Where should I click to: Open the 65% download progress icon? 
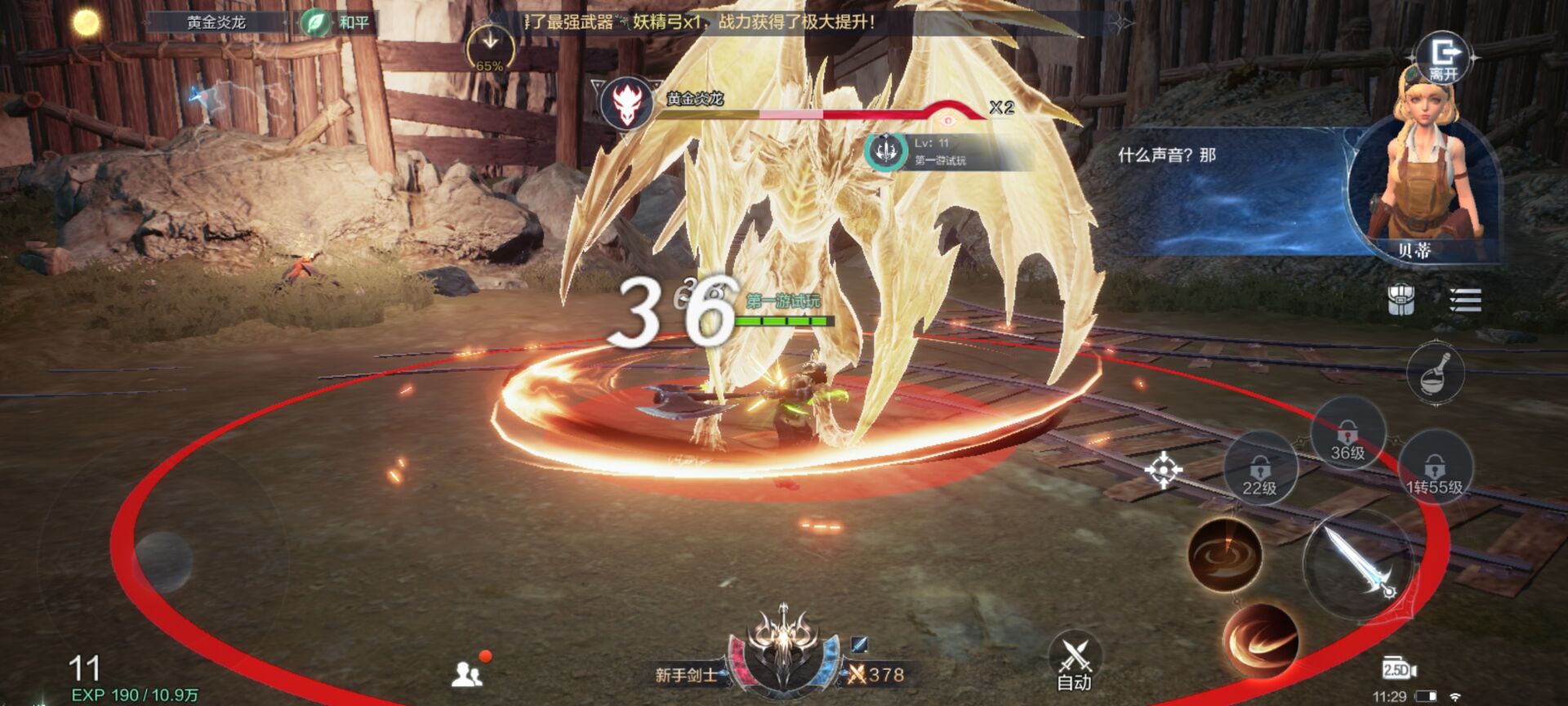[x=489, y=49]
